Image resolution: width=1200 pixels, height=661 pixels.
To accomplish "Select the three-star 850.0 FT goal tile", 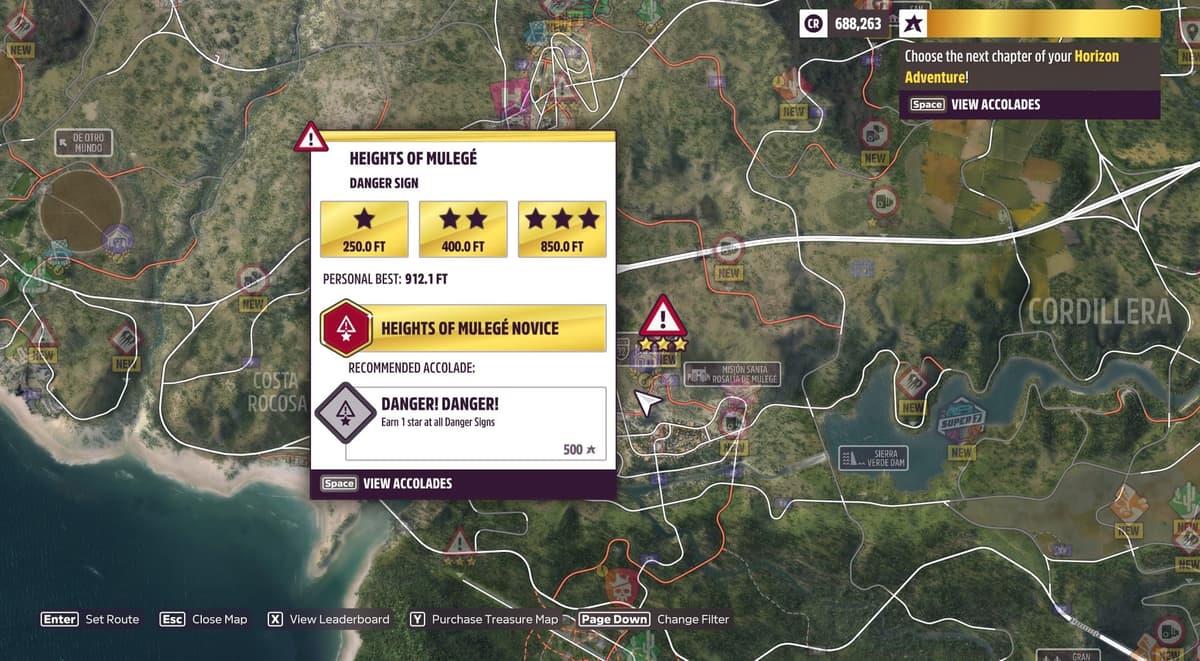I will pyautogui.click(x=562, y=229).
